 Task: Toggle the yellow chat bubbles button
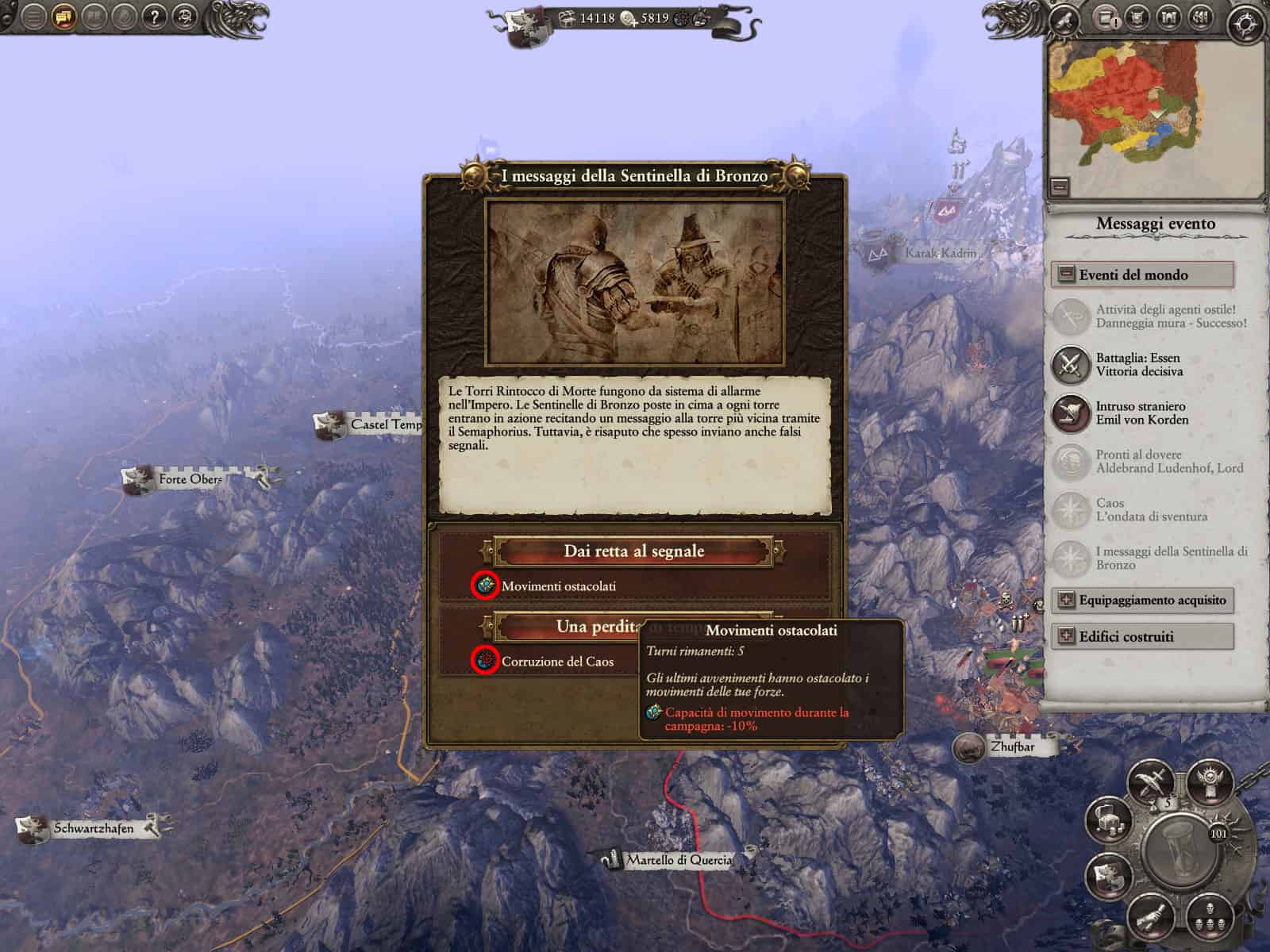point(64,17)
